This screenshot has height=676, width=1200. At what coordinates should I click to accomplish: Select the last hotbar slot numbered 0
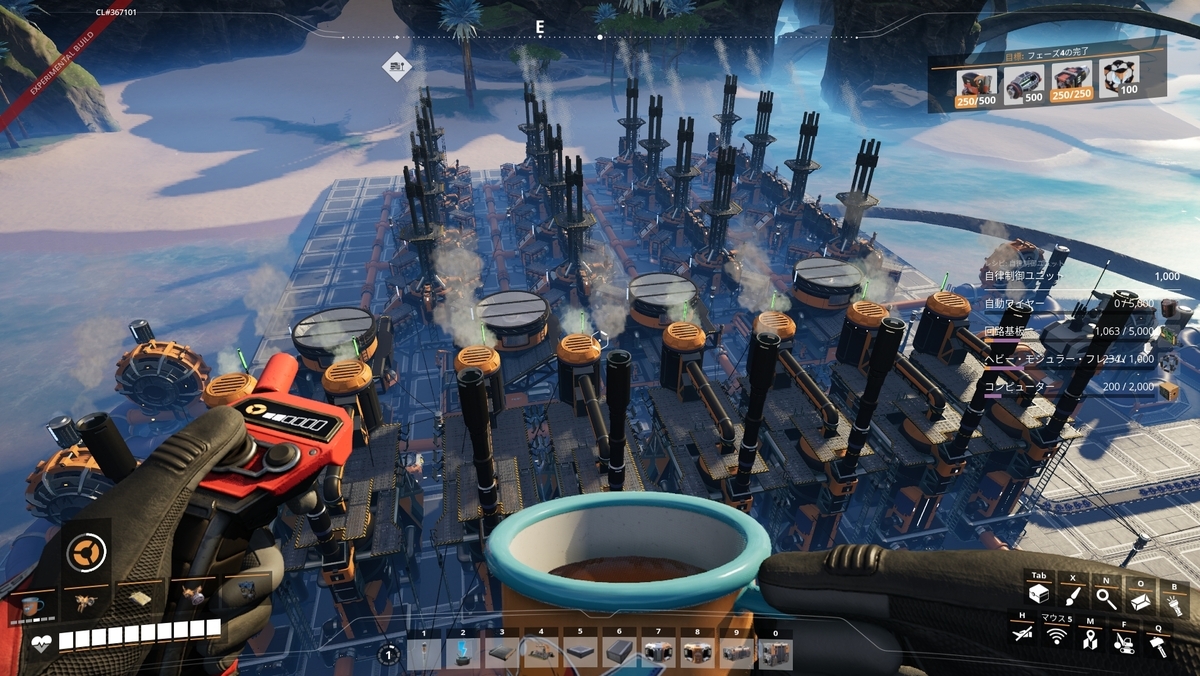(775, 653)
